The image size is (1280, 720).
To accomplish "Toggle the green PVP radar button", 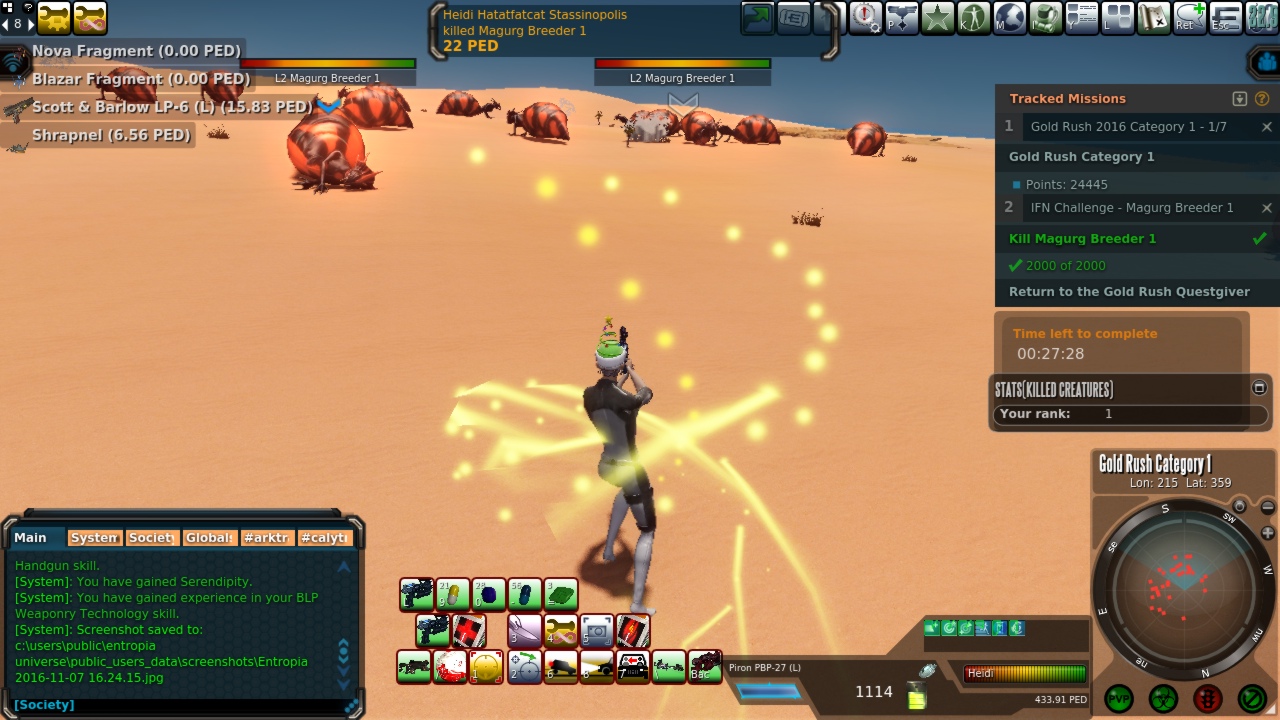I will [x=1119, y=697].
